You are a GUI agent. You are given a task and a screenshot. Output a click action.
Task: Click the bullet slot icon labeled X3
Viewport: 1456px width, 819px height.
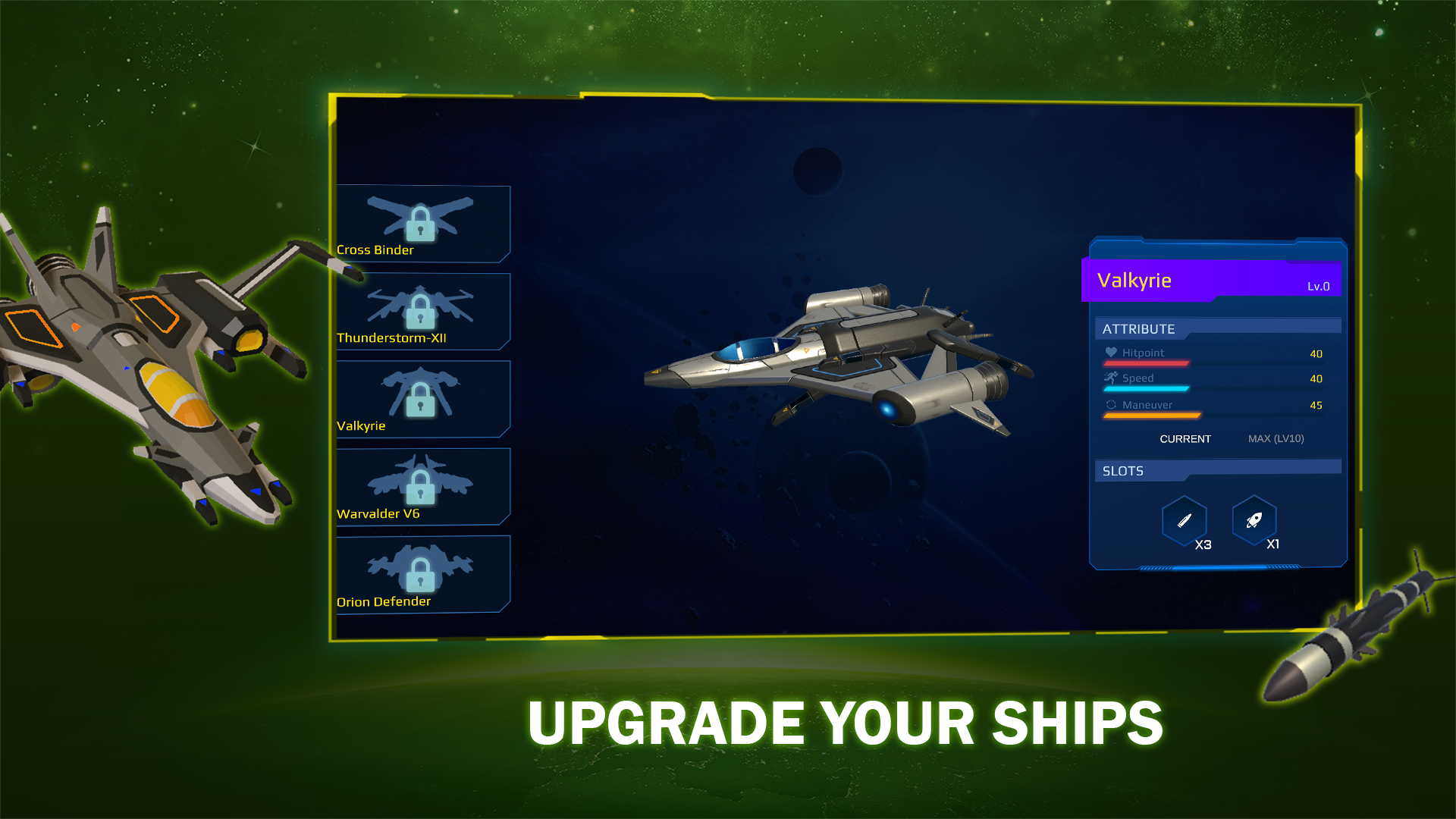click(1185, 519)
